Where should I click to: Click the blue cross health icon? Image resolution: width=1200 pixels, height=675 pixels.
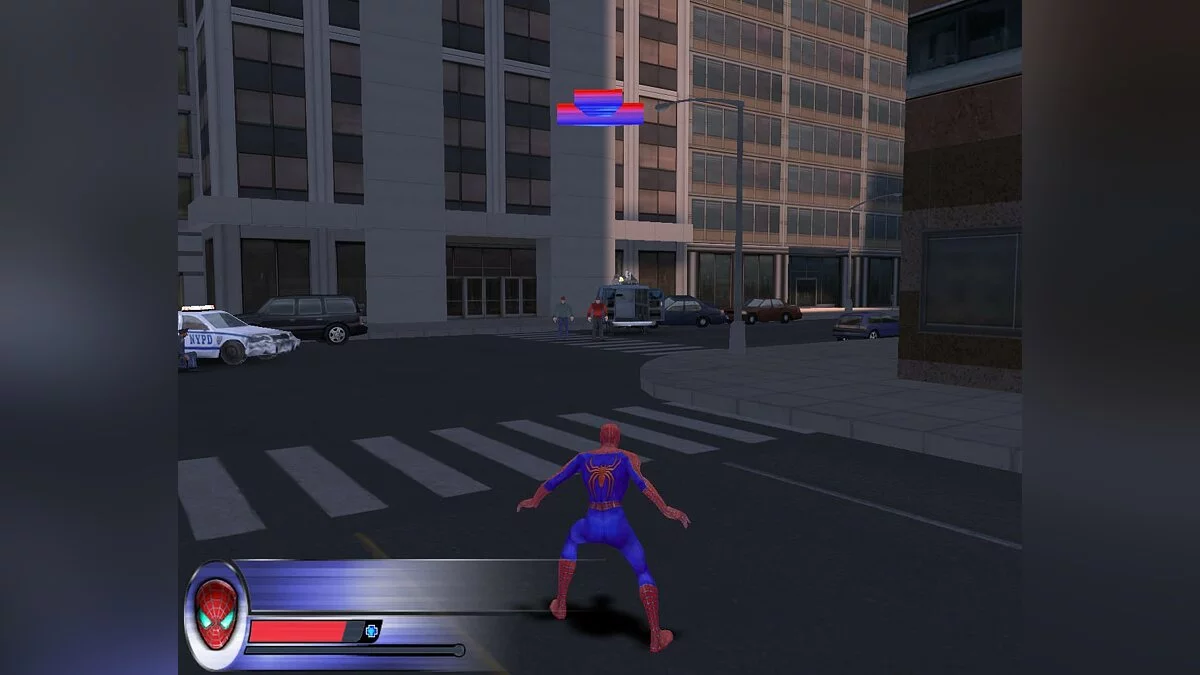[x=372, y=630]
